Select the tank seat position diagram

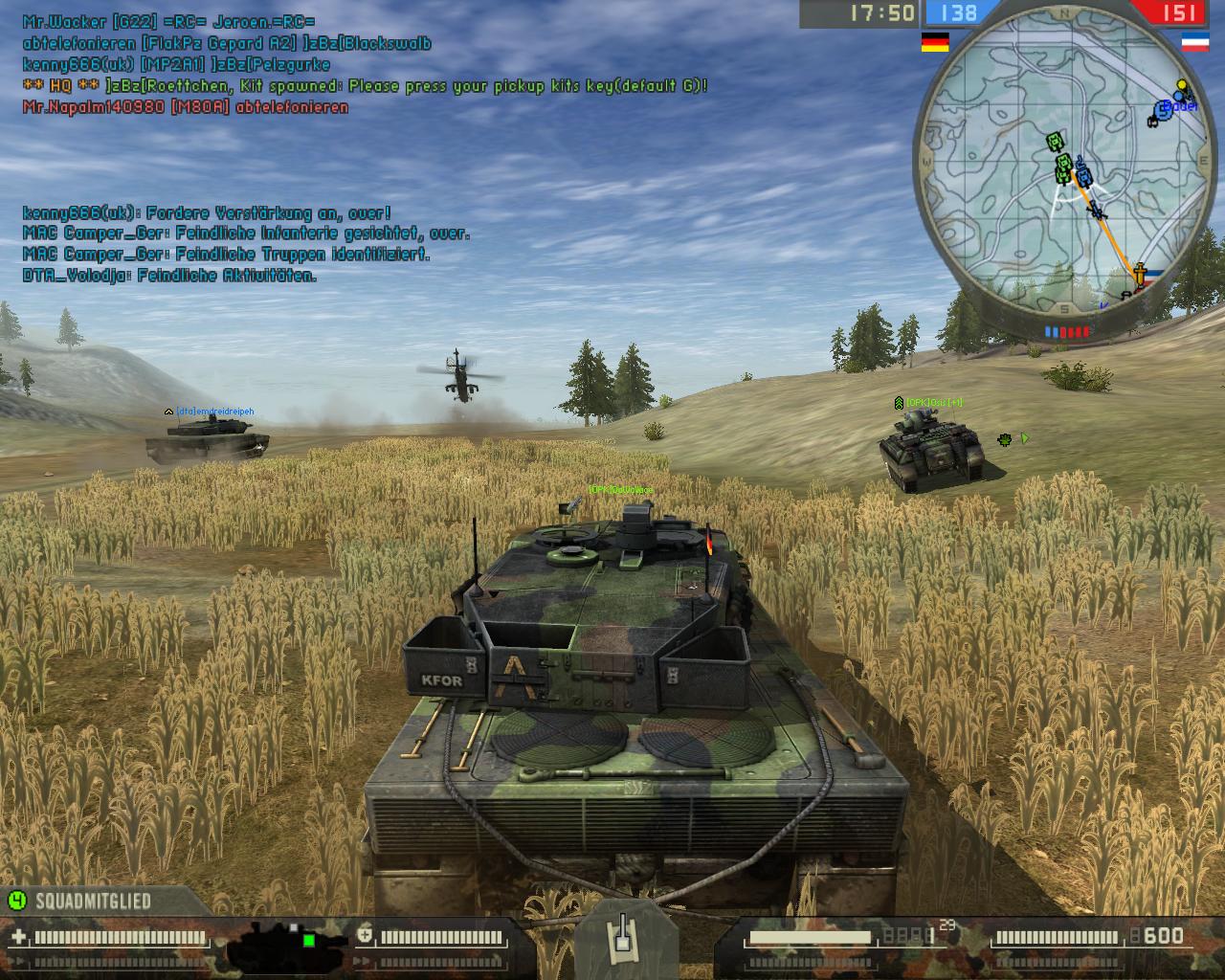click(x=276, y=941)
